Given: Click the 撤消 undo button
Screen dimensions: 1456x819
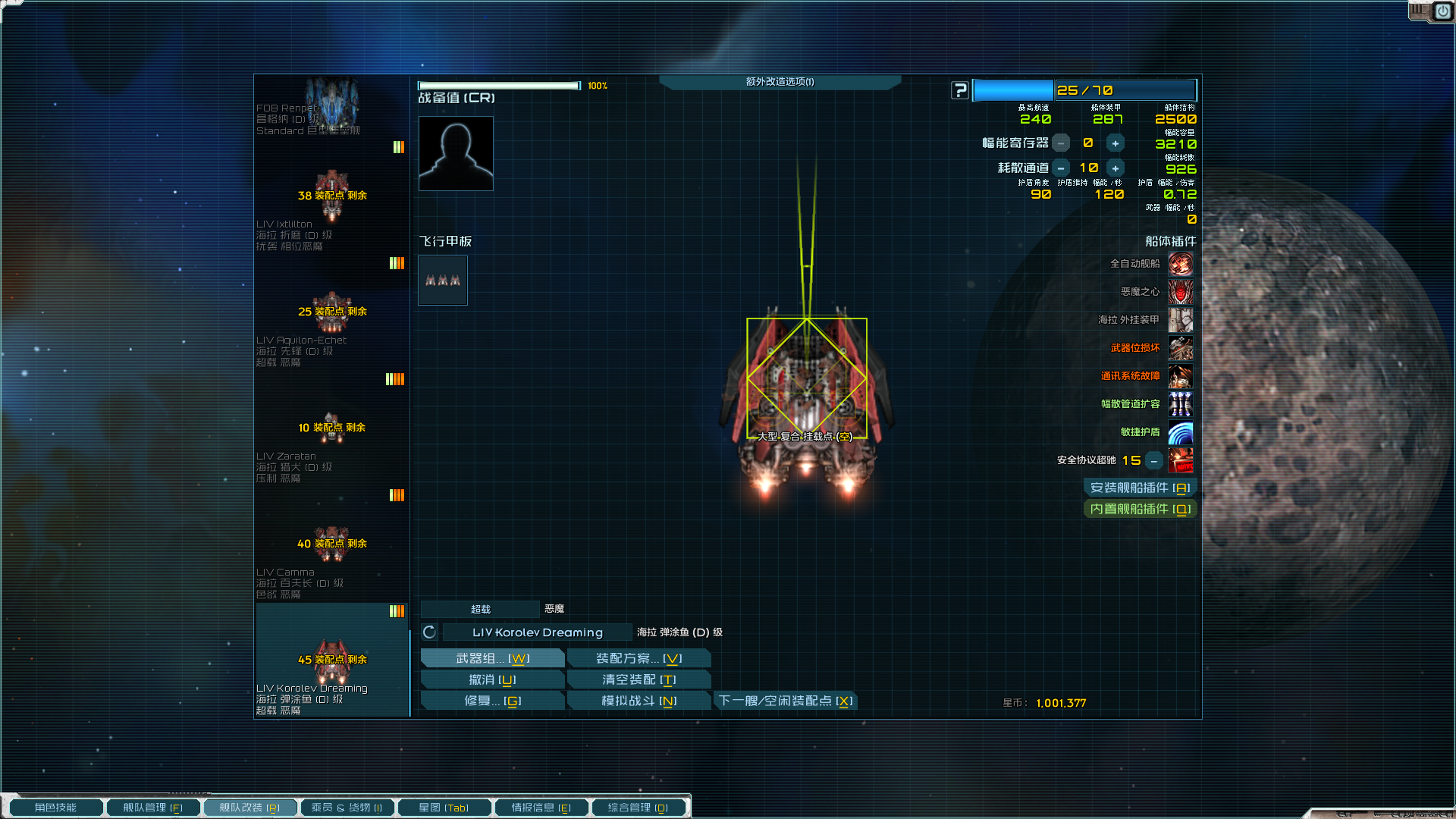Looking at the screenshot, I should click(492, 679).
